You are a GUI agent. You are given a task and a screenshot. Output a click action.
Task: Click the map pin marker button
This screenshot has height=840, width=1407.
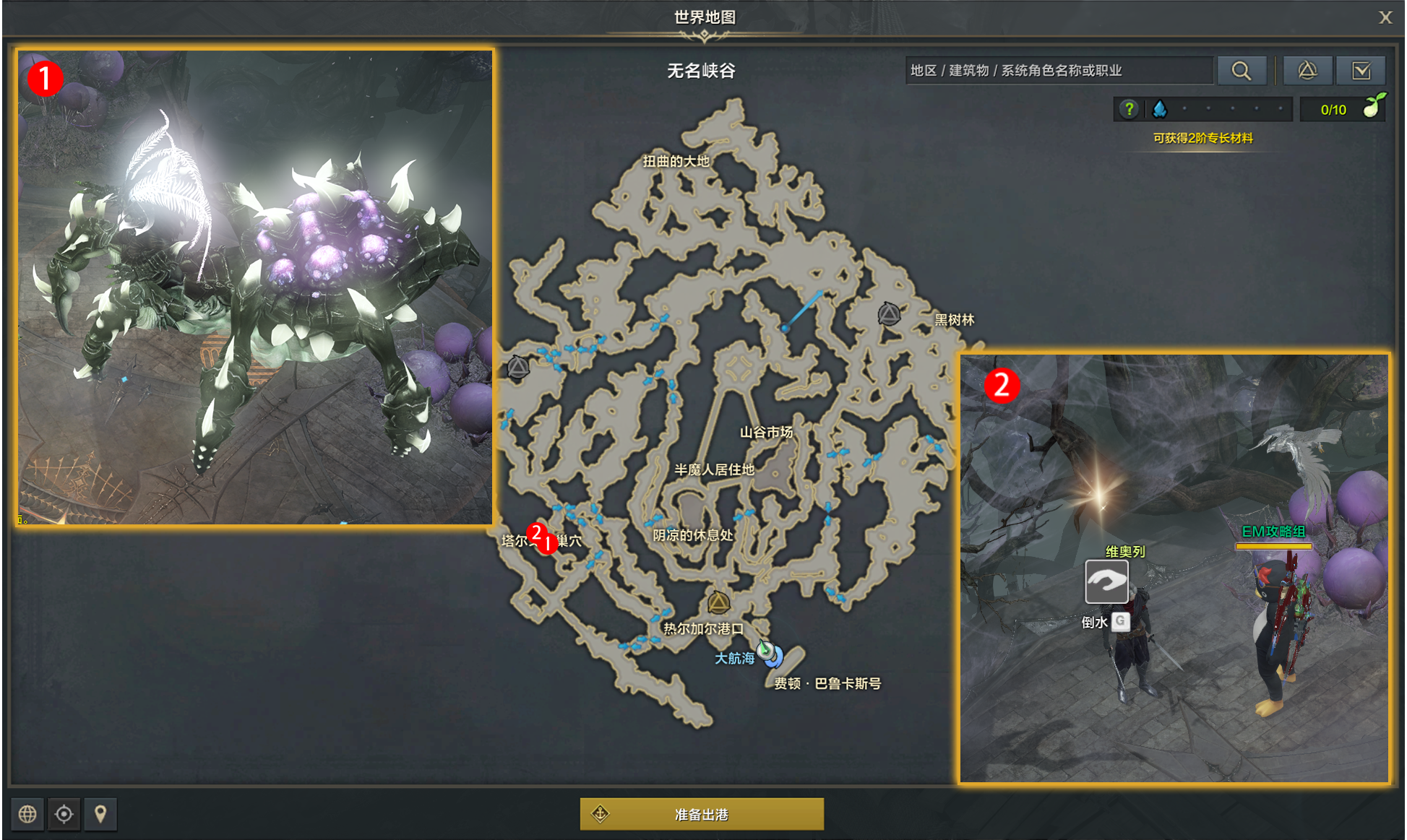[100, 814]
